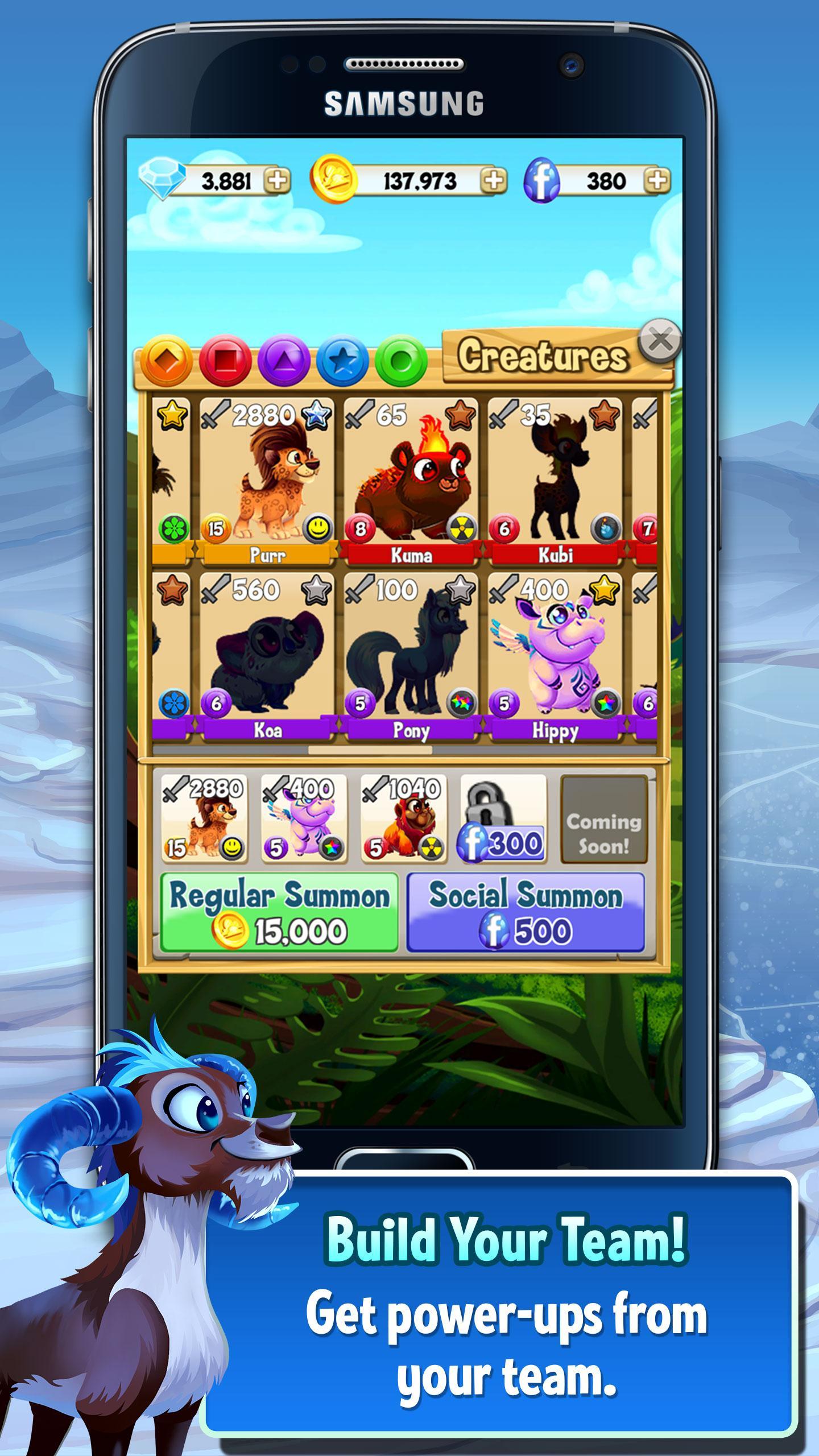The image size is (819, 1456).
Task: Add Facebook egg currency with plus button
Action: click(656, 181)
